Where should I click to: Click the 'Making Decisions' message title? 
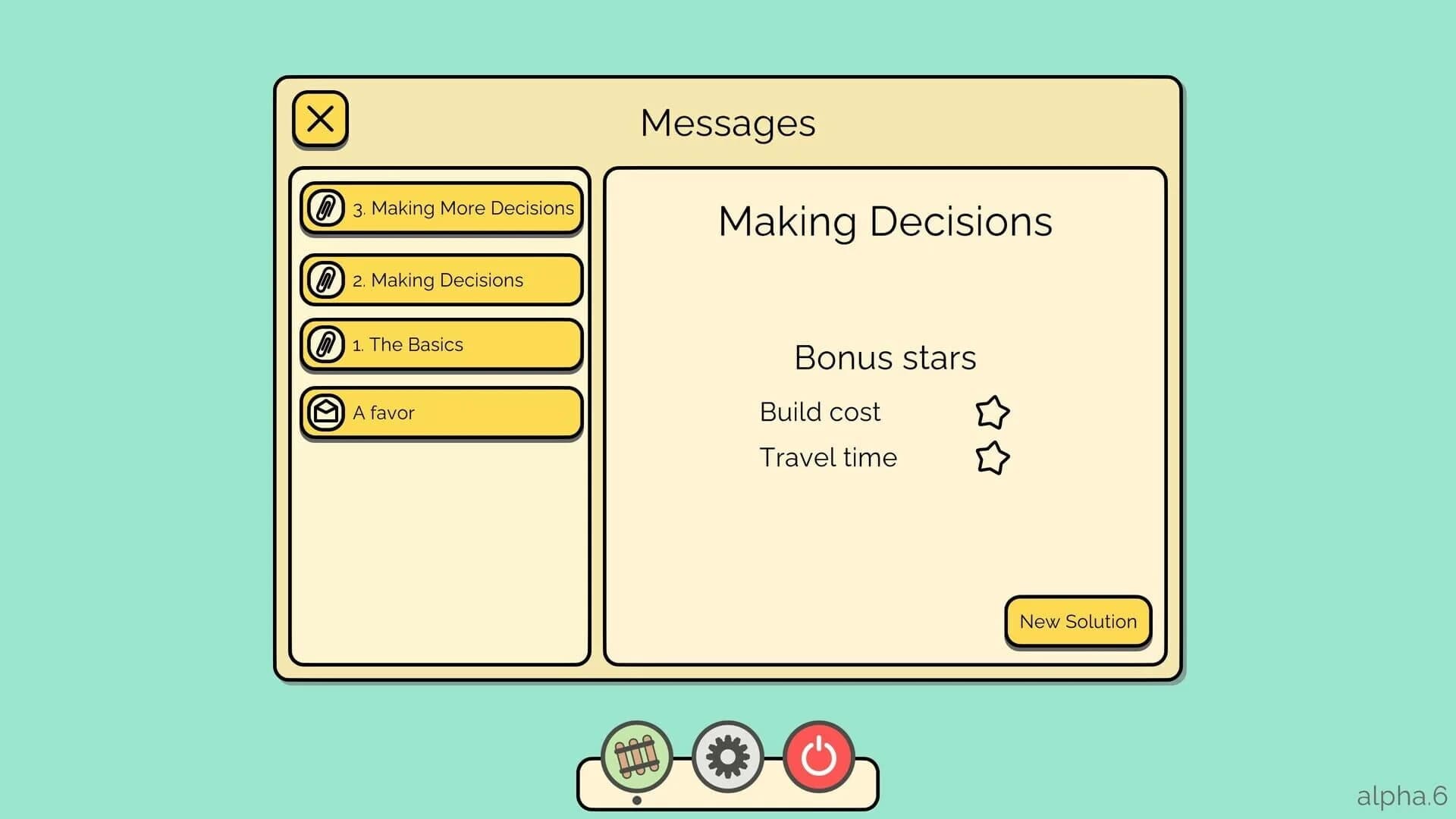point(884,221)
